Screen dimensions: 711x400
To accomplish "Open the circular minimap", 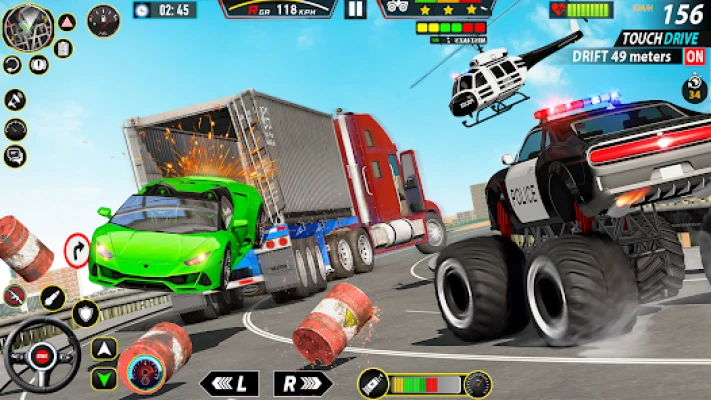I will (x=28, y=26).
